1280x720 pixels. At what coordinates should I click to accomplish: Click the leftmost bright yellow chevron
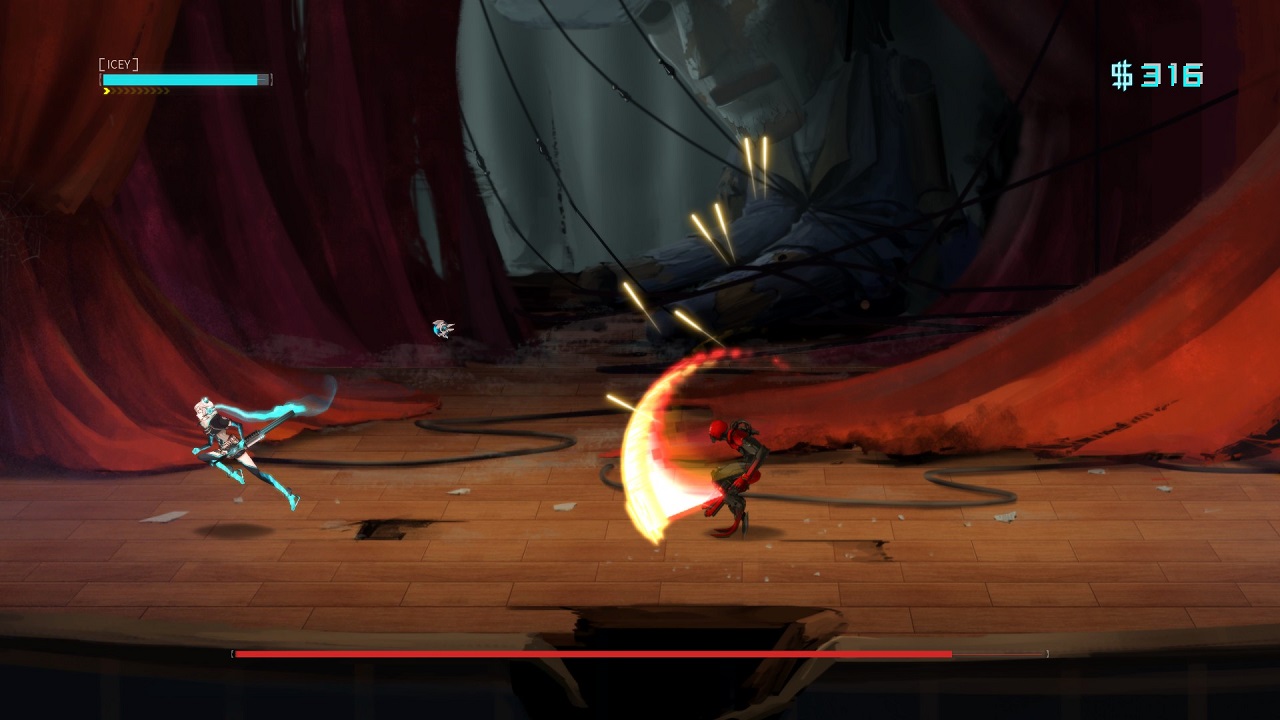(x=107, y=90)
